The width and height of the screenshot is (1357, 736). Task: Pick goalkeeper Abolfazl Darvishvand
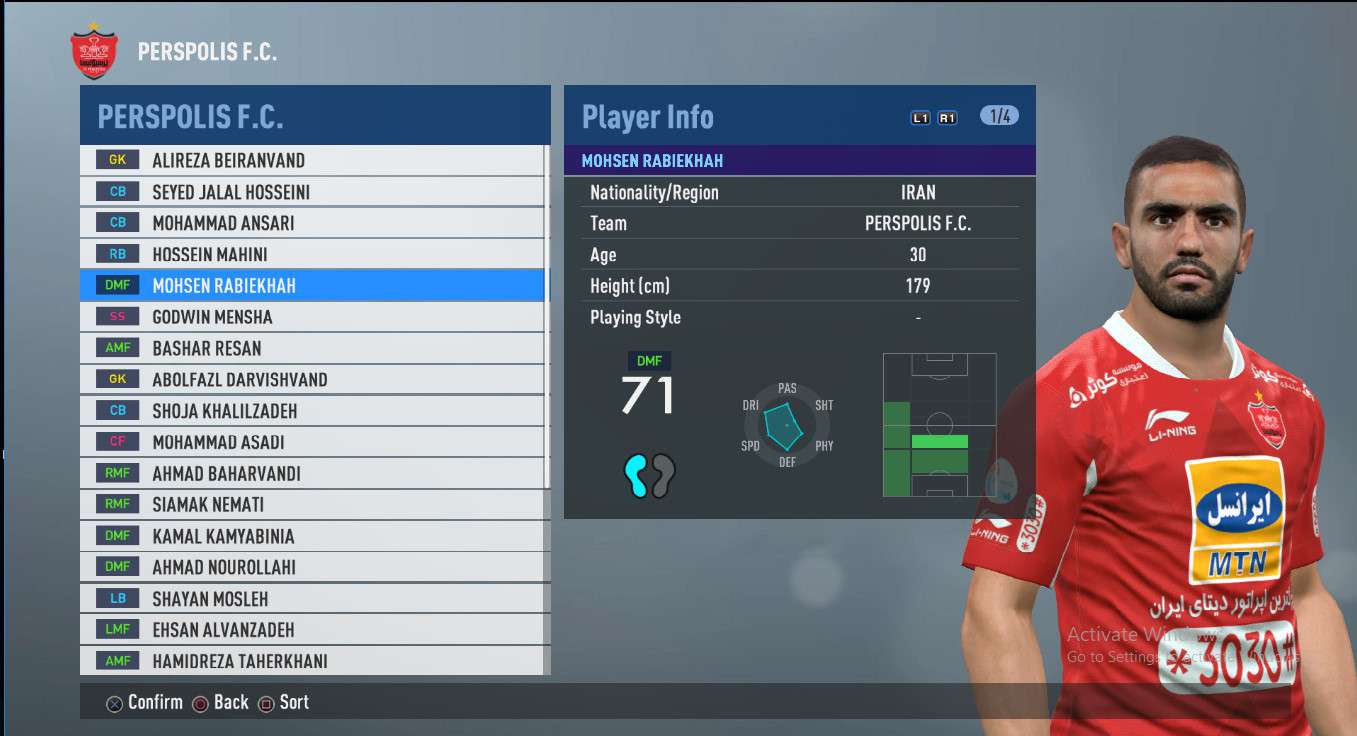312,380
